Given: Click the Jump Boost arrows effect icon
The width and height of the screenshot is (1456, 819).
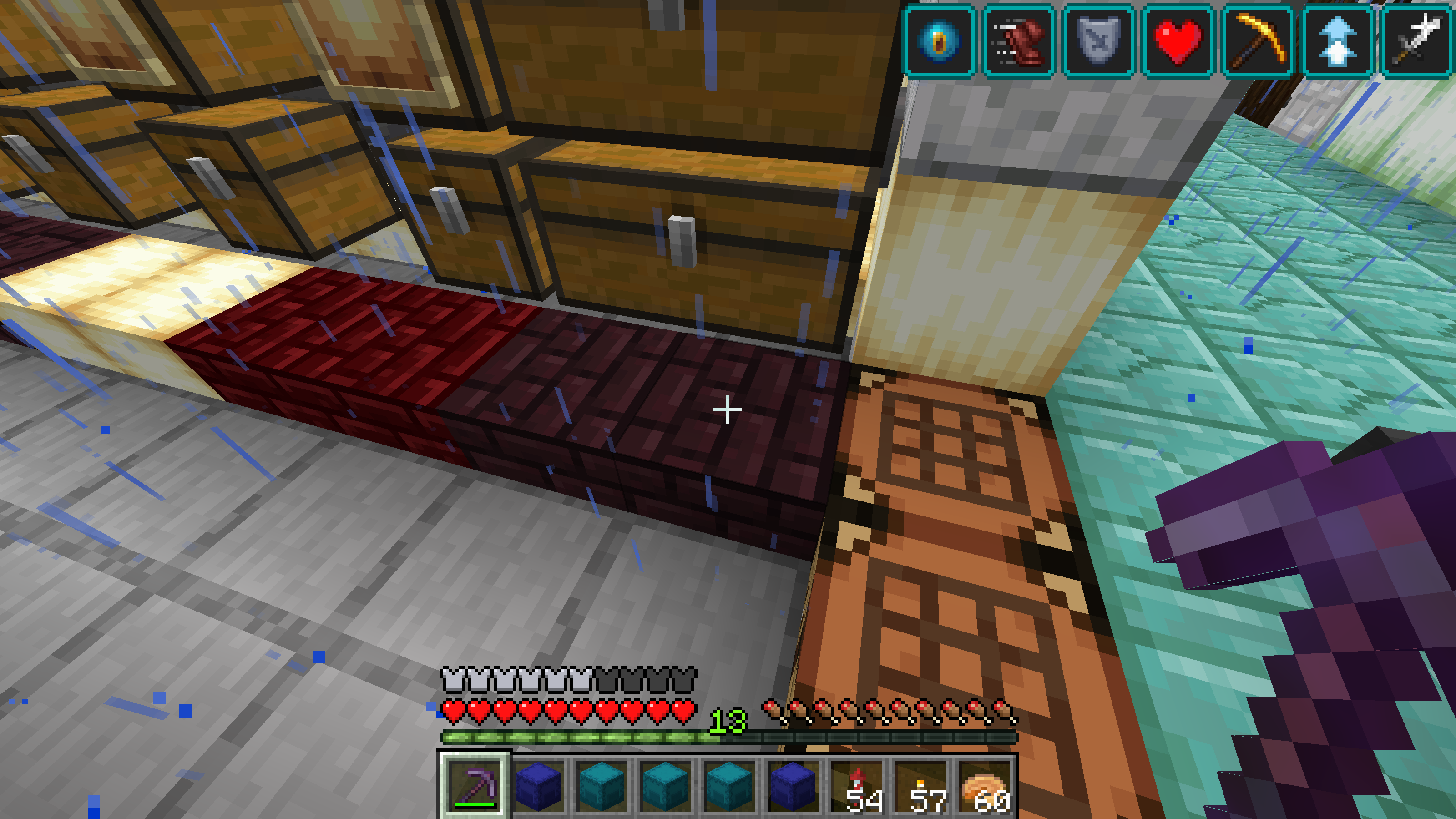Looking at the screenshot, I should [x=1337, y=41].
